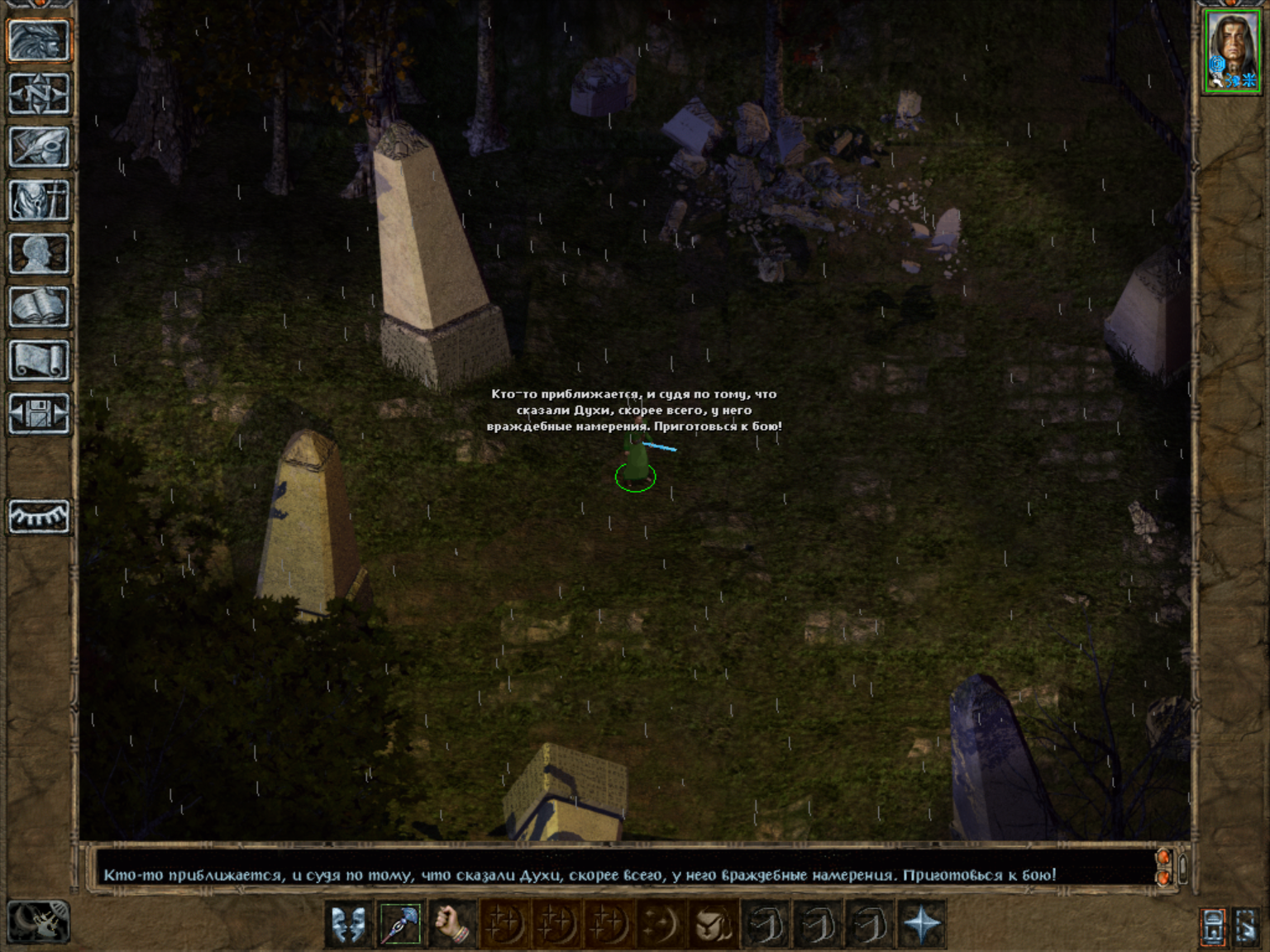Open the options floppy disk button
Screen dimensions: 1270x952
pos(38,413)
